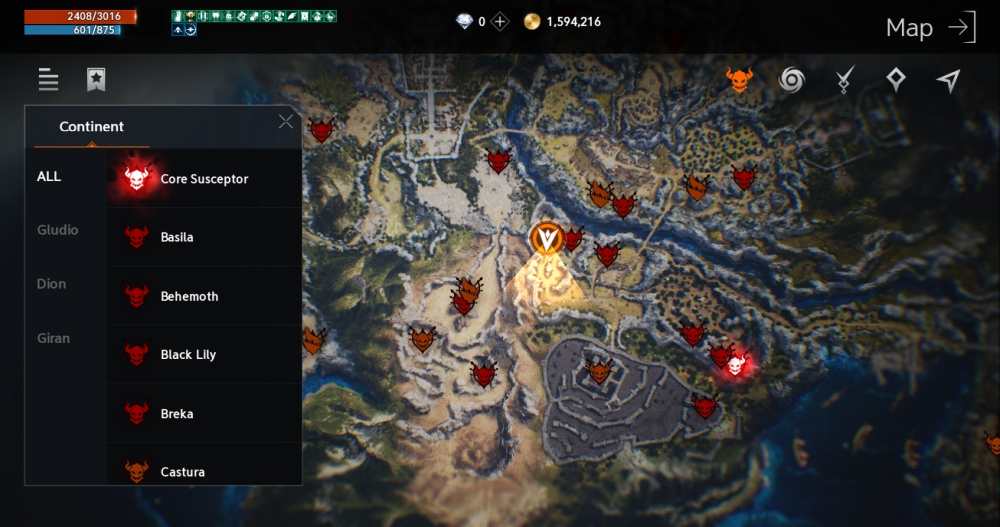Toggle the orange boss monster filter
Image resolution: width=1000 pixels, height=527 pixels.
739,81
